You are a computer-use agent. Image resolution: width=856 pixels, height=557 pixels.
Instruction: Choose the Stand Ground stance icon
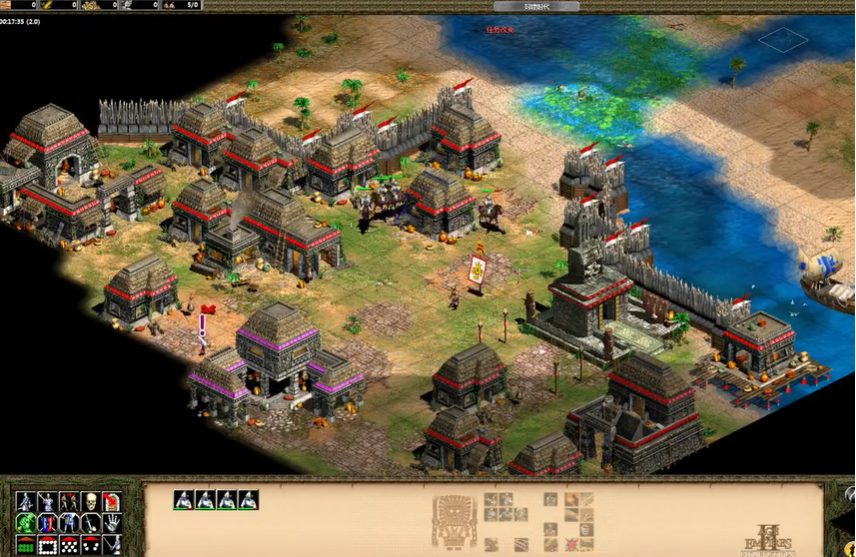click(x=69, y=523)
